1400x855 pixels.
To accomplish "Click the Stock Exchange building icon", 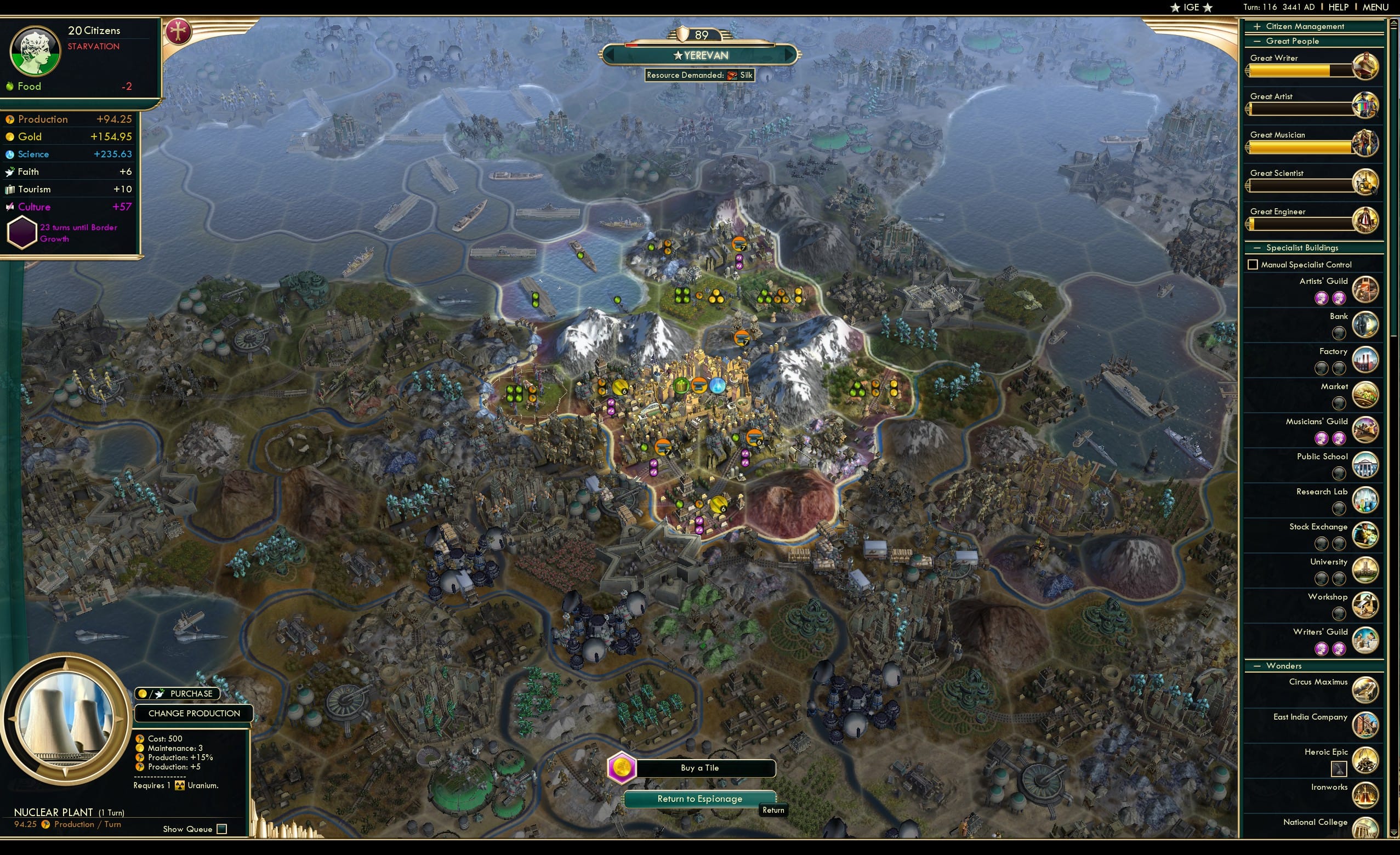I will (1366, 535).
